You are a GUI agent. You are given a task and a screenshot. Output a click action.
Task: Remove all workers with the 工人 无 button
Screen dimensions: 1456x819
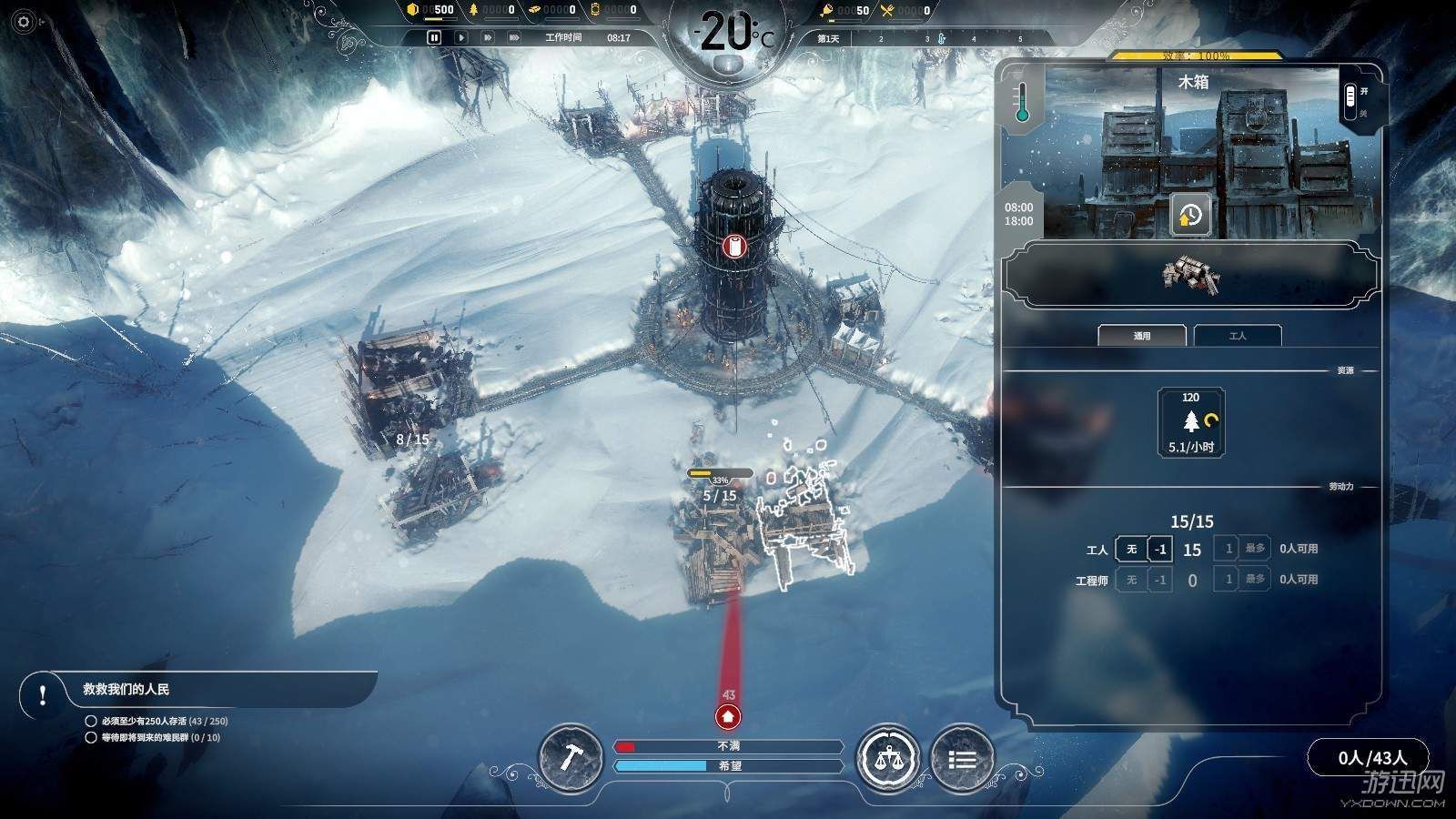tap(1131, 549)
